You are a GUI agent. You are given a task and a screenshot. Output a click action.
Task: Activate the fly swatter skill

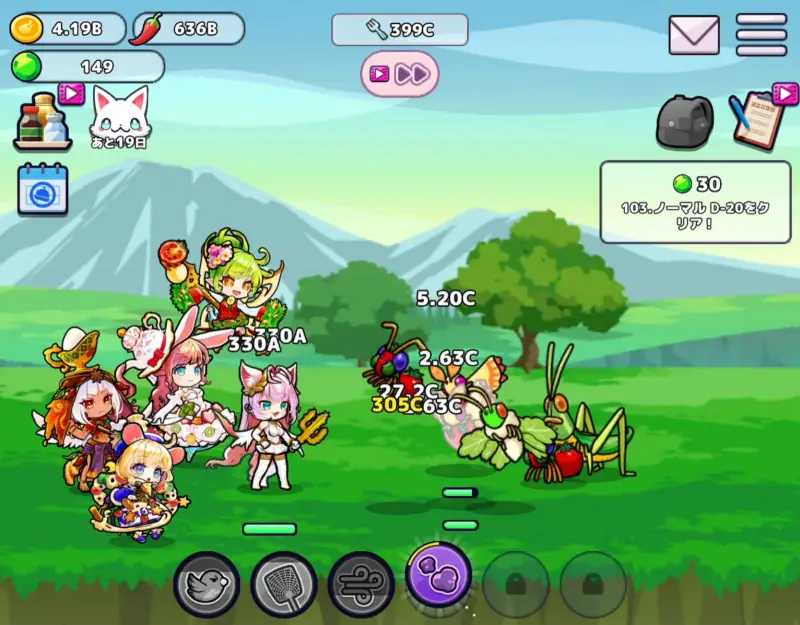click(x=284, y=583)
